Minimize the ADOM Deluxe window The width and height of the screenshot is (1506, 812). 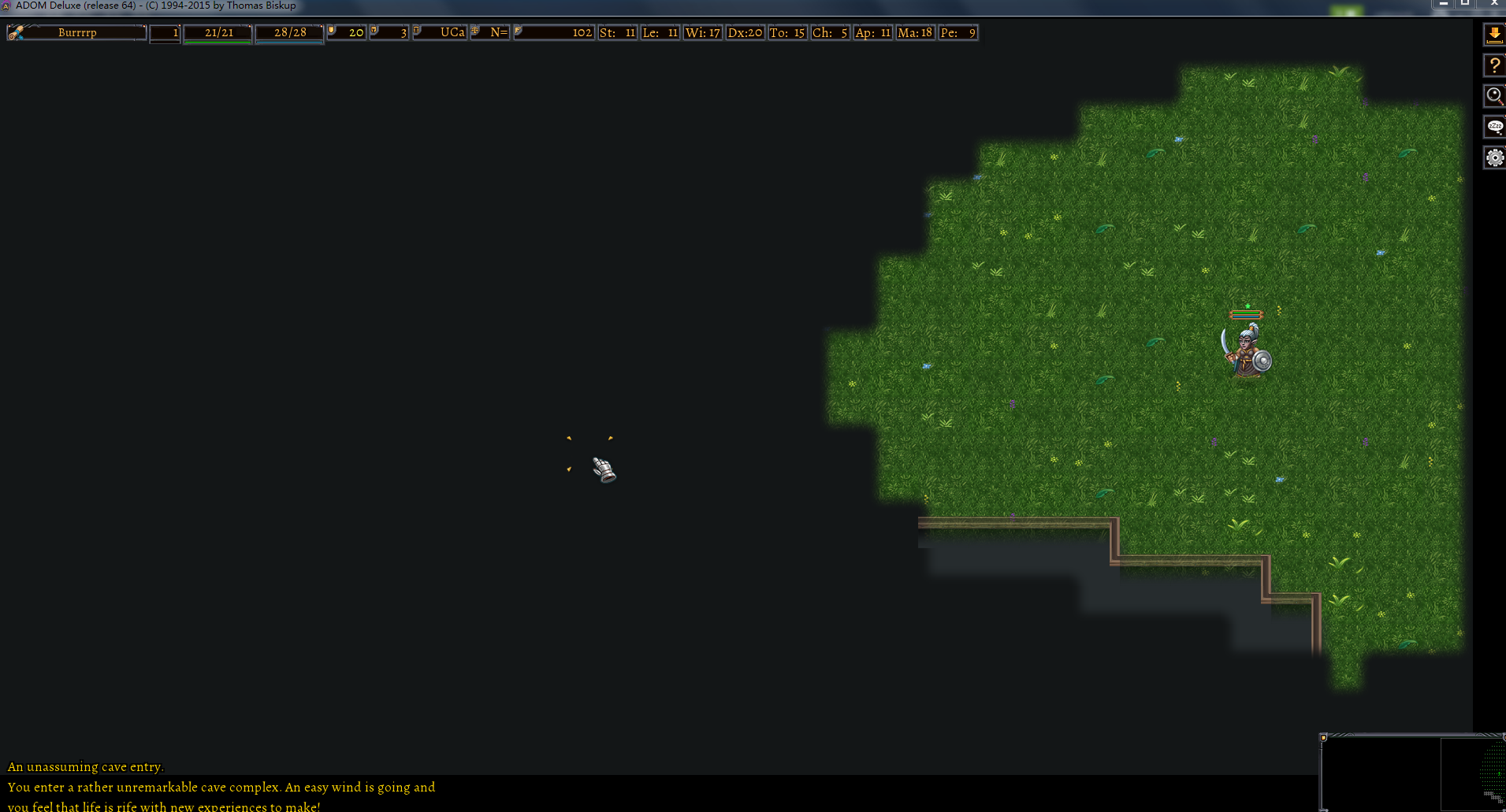coord(1443,4)
